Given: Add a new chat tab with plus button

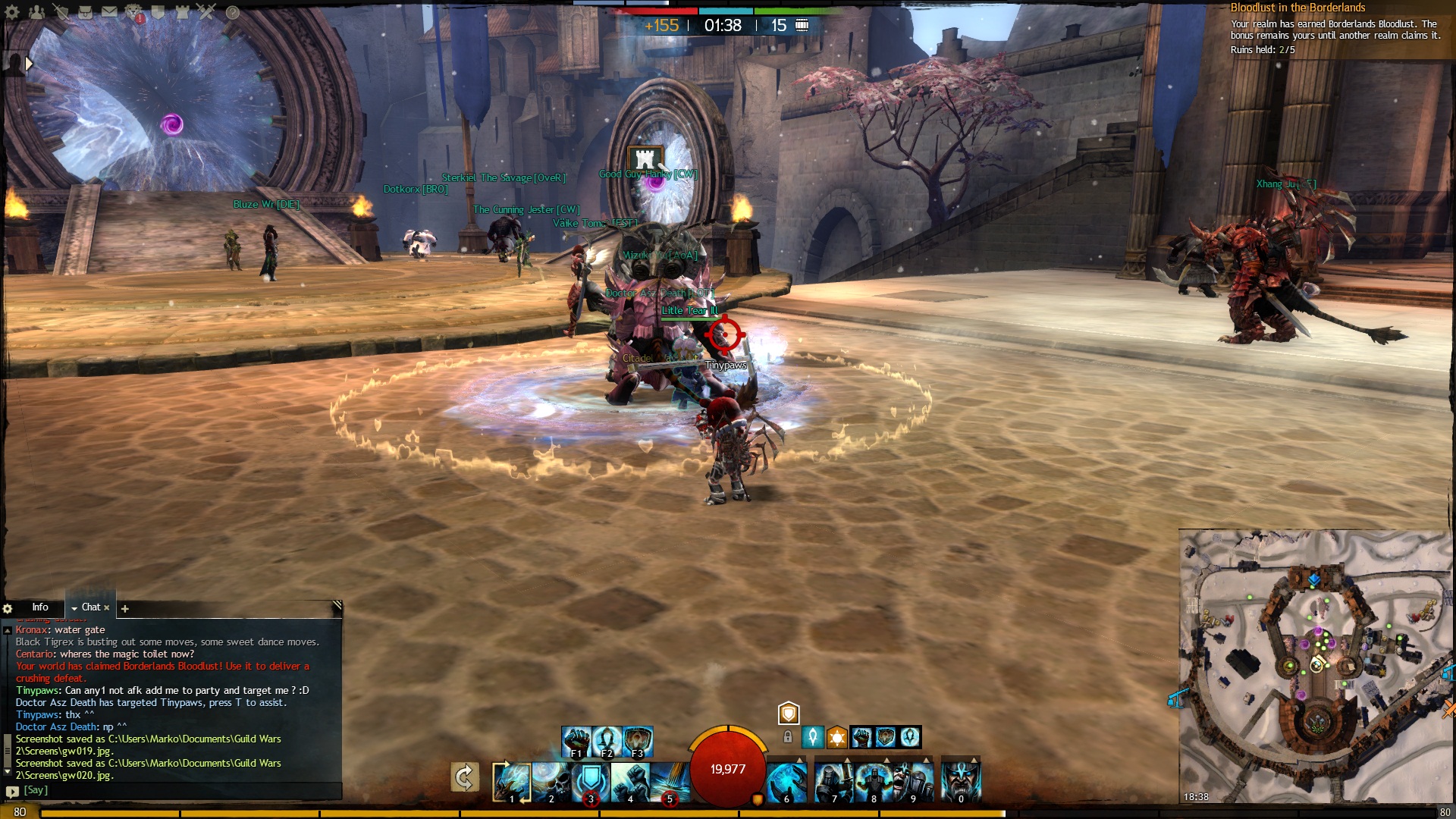Looking at the screenshot, I should click(125, 608).
